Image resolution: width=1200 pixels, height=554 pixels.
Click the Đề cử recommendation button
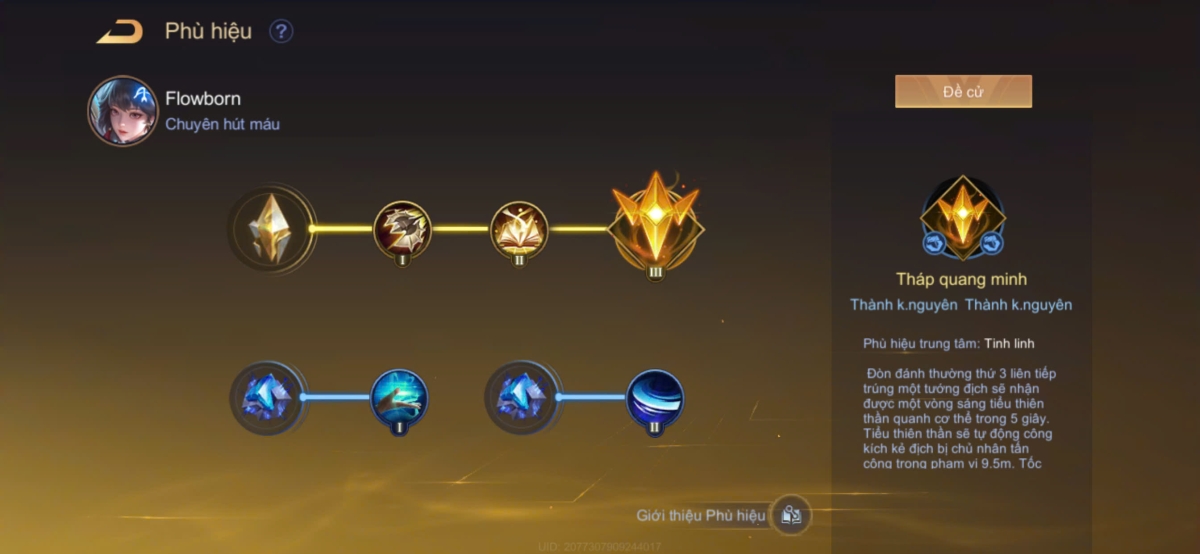[962, 92]
